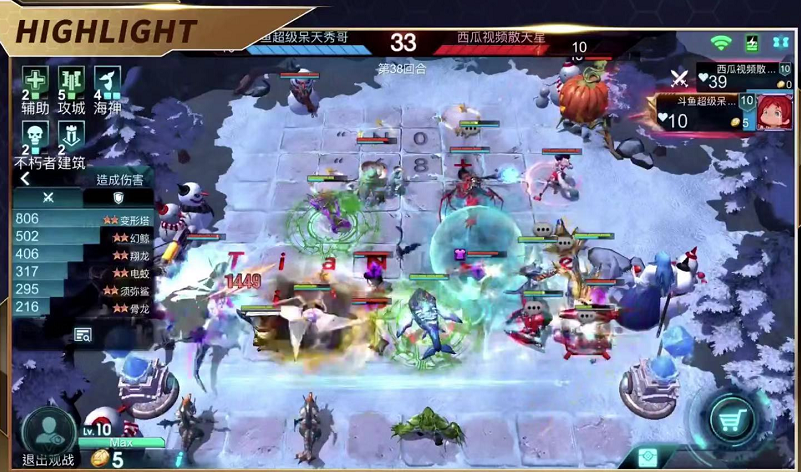Select the 骨龙 row in damage list
Viewport: 801px width, 472px height.
click(82, 307)
